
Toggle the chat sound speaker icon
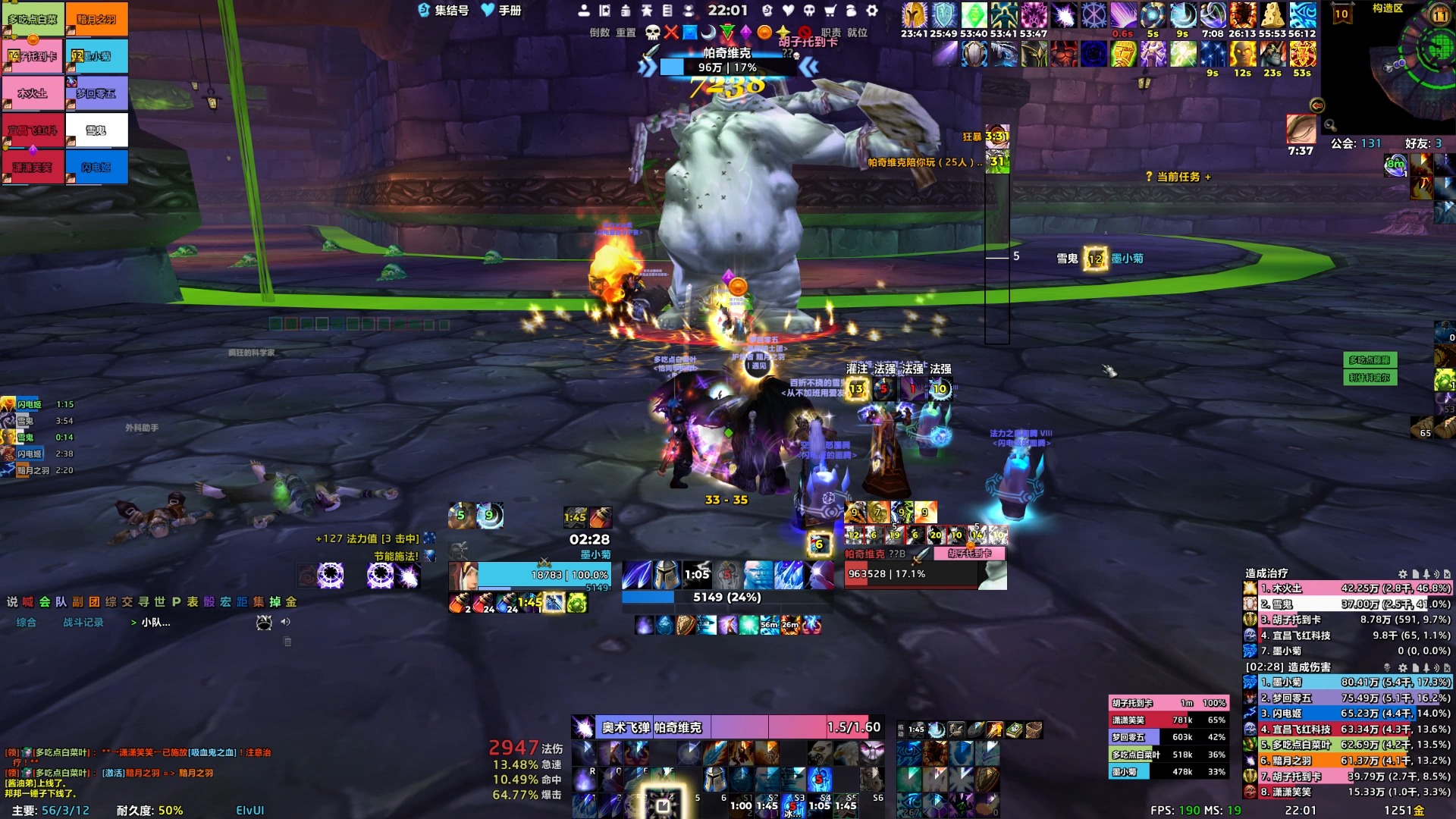pos(286,622)
